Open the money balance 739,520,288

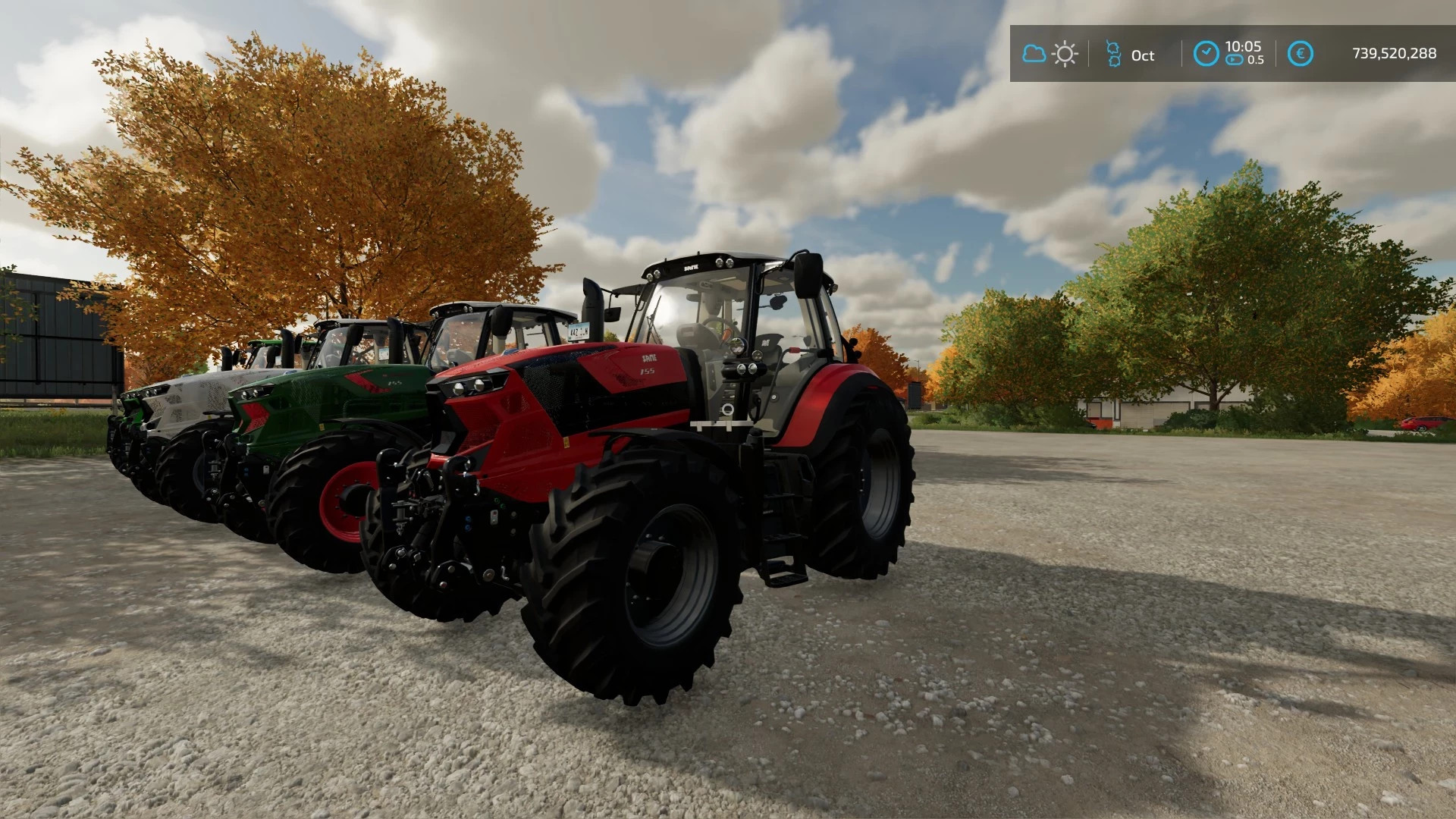click(x=1394, y=53)
